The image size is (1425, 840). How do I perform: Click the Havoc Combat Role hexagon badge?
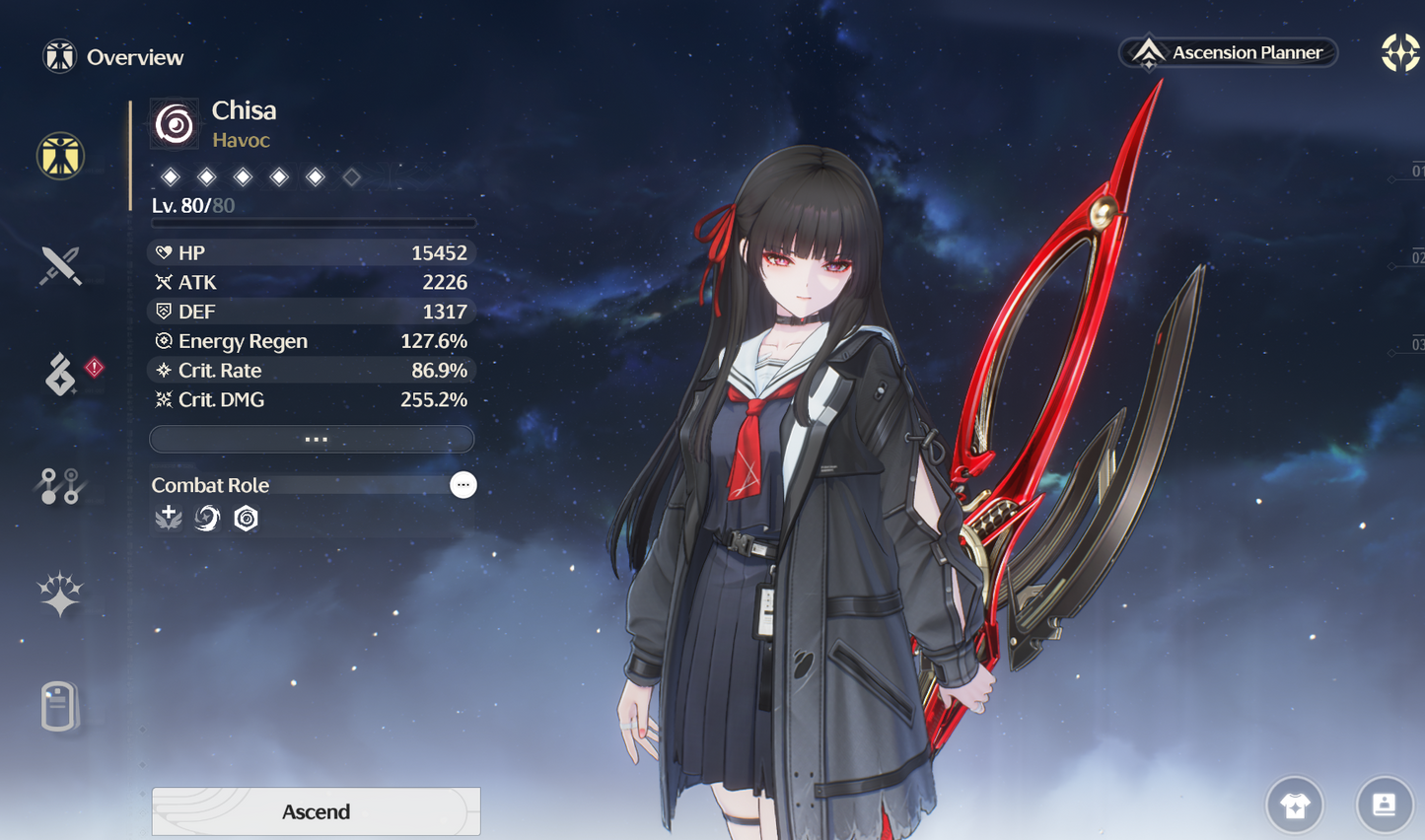point(245,518)
